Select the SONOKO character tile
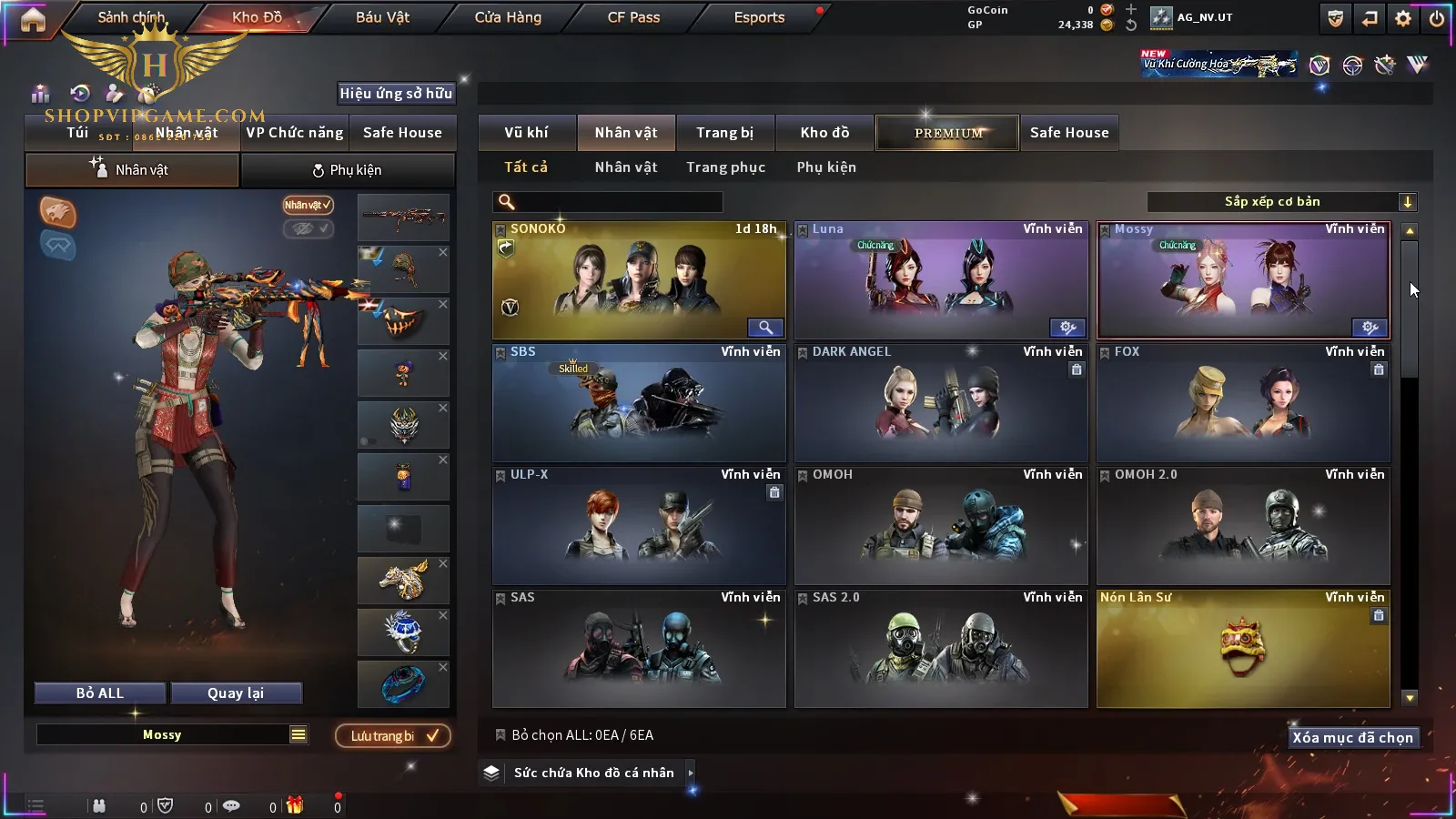The height and width of the screenshot is (819, 1456). 639,280
